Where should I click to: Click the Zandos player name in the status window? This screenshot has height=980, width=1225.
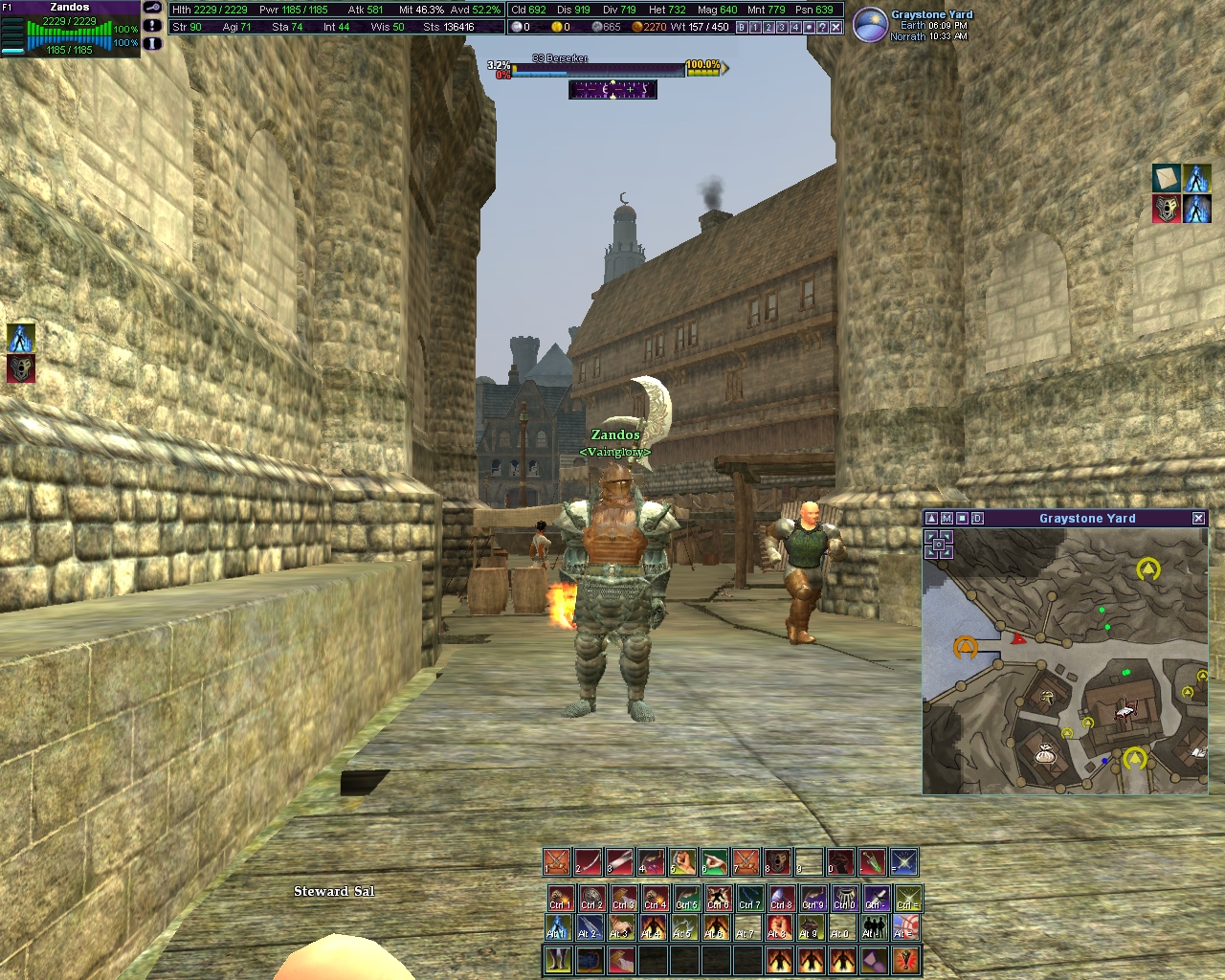(x=70, y=8)
